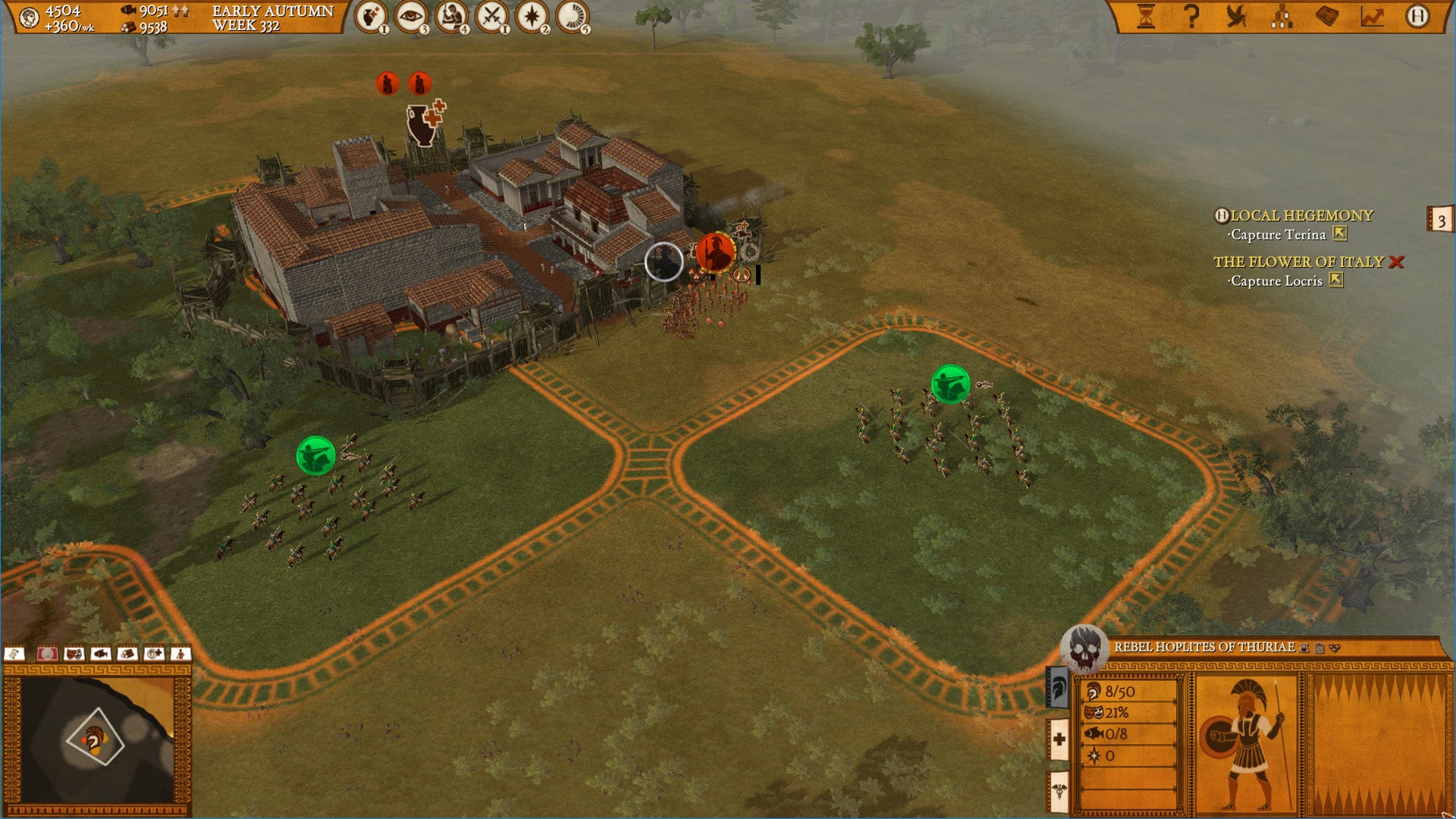Open the circled H Hegemony menu

1417,17
